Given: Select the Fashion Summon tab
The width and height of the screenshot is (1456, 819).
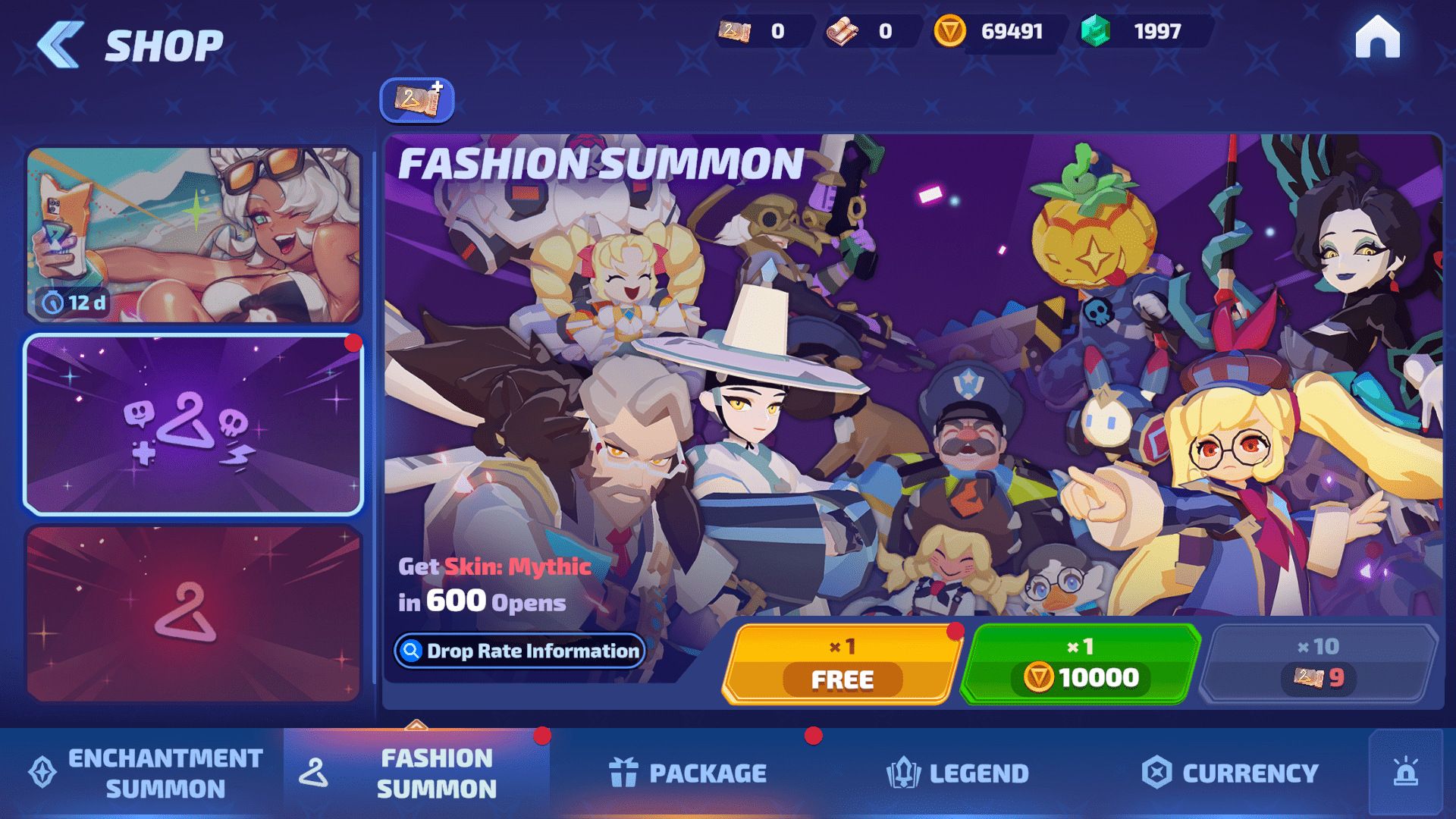Looking at the screenshot, I should pos(417,773).
